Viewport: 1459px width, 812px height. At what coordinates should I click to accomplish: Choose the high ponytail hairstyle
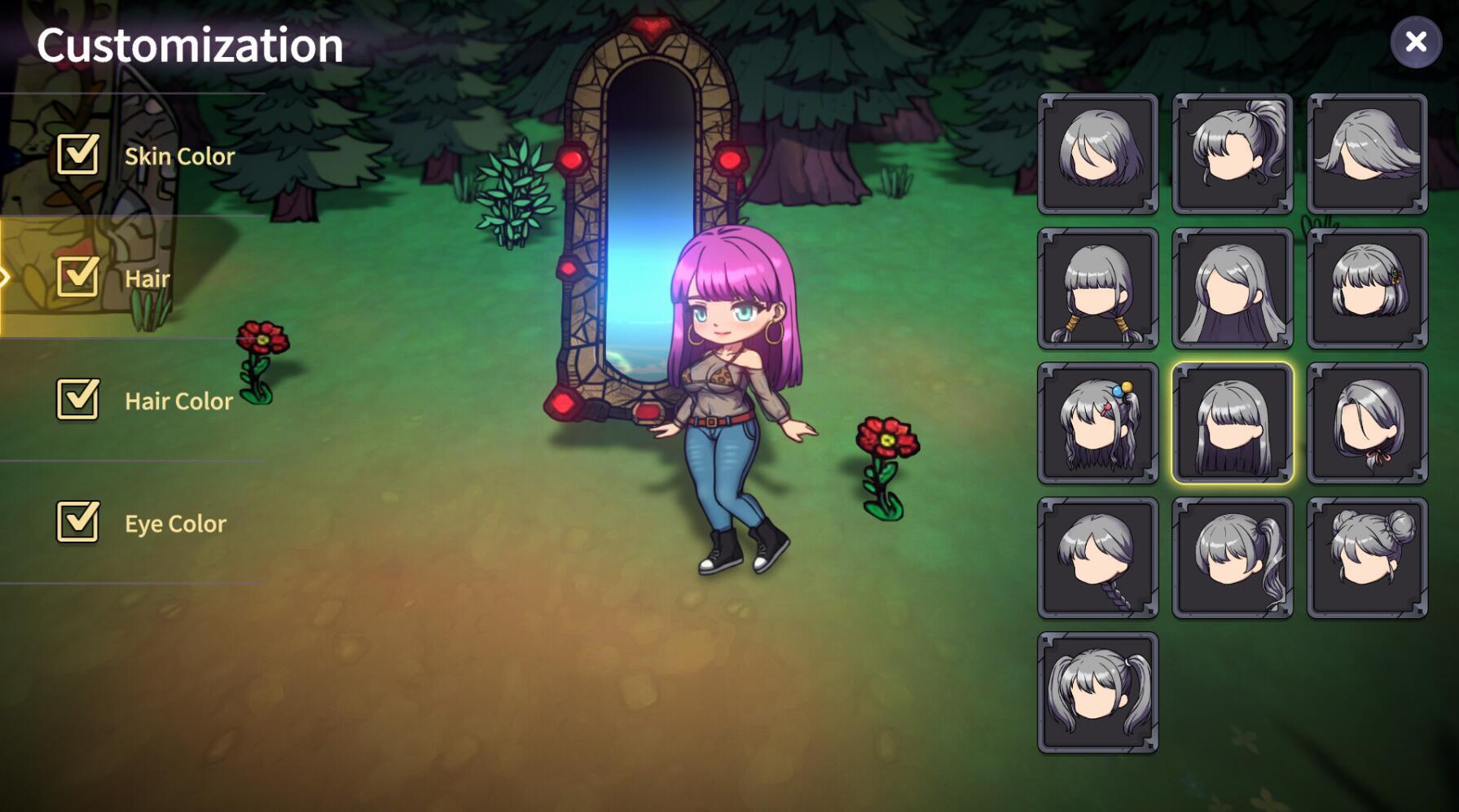coord(1232,153)
